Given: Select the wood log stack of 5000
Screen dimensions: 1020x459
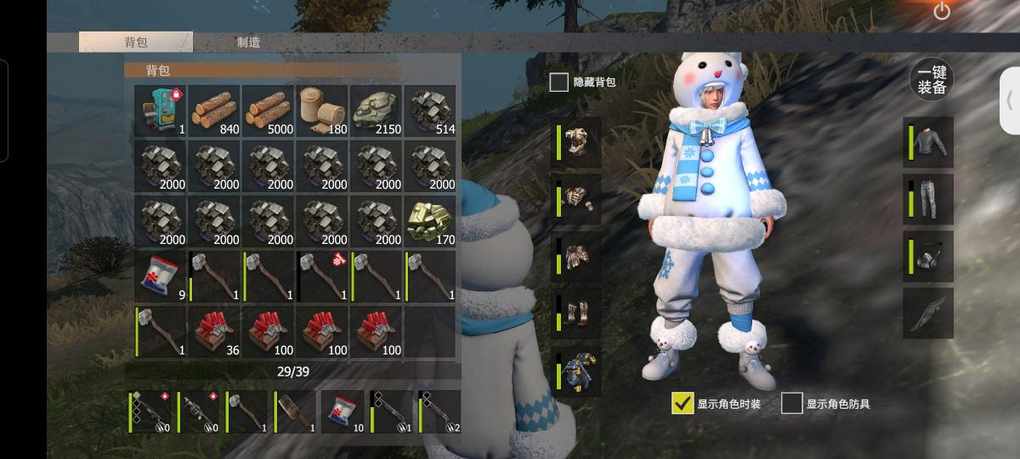Looking at the screenshot, I should (268, 110).
